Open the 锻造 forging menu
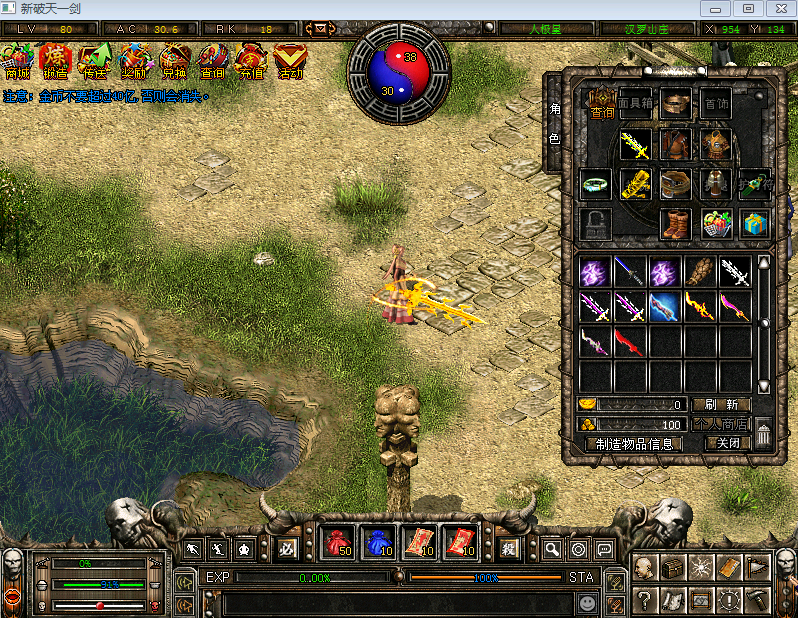This screenshot has width=798, height=618. [x=55, y=60]
